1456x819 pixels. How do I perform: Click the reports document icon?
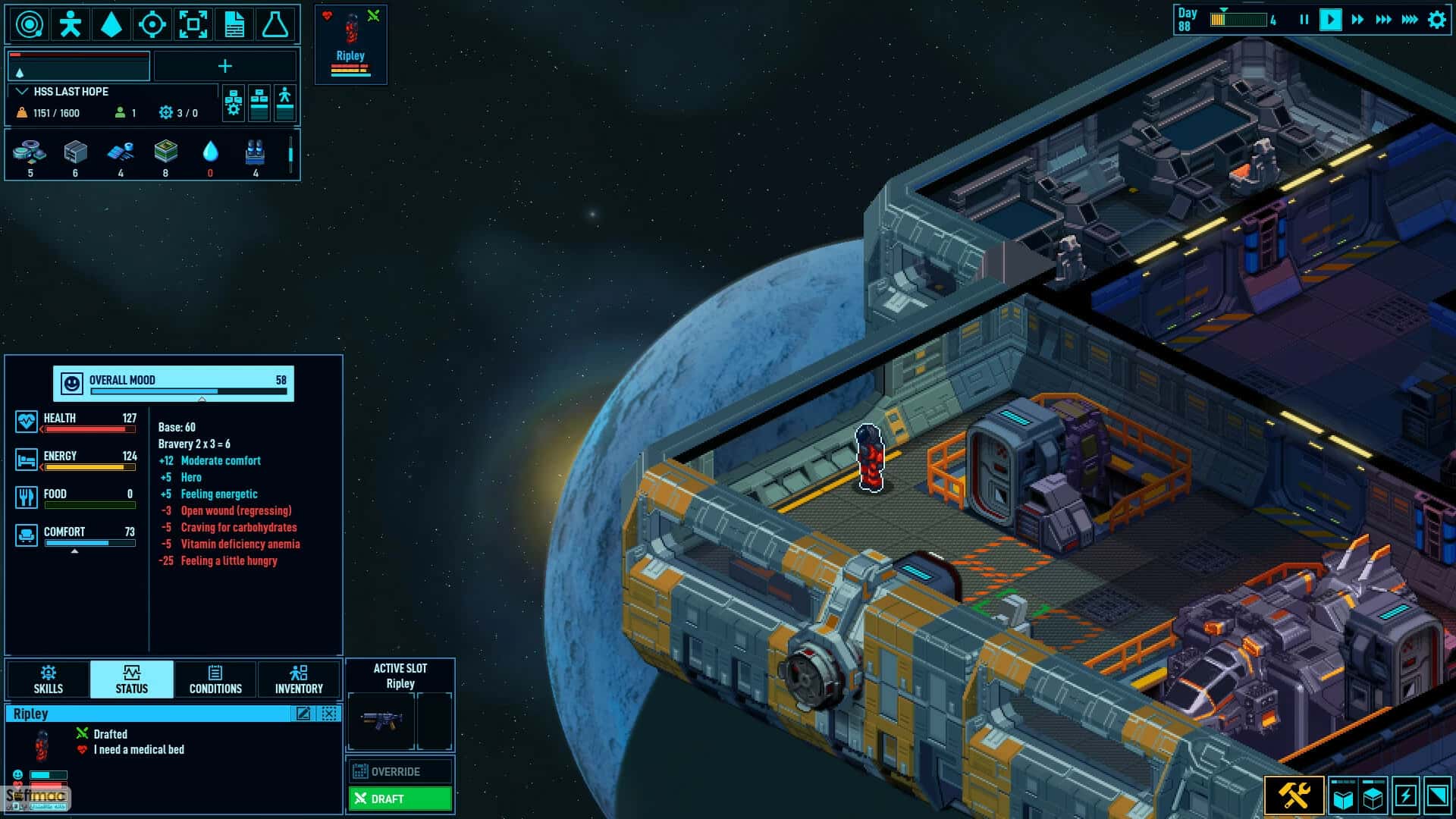pos(236,24)
